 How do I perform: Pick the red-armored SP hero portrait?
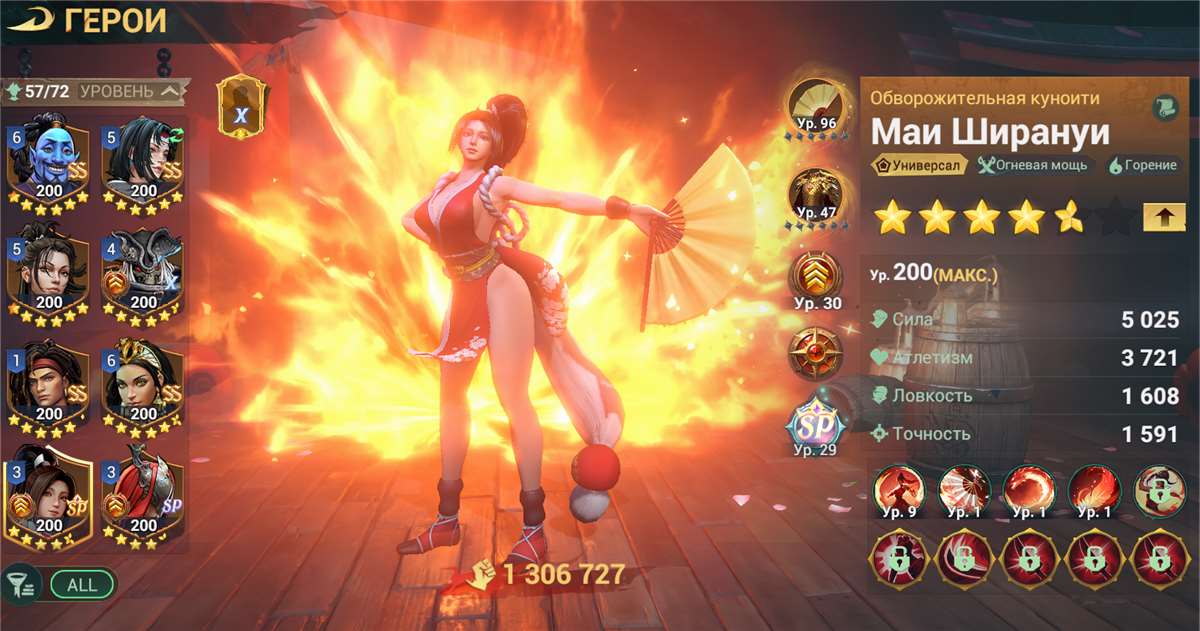point(142,498)
